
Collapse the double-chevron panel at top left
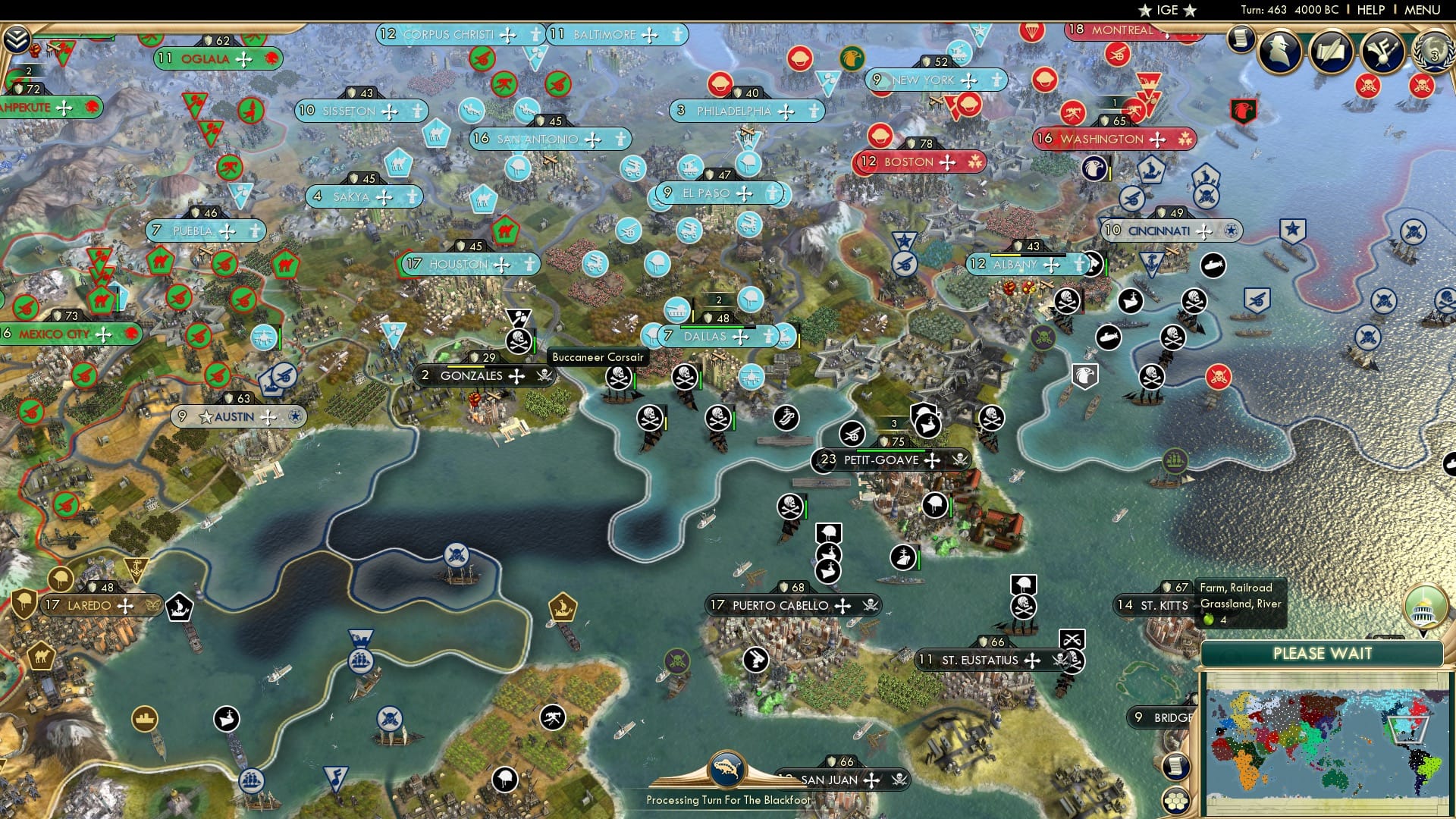[17, 39]
